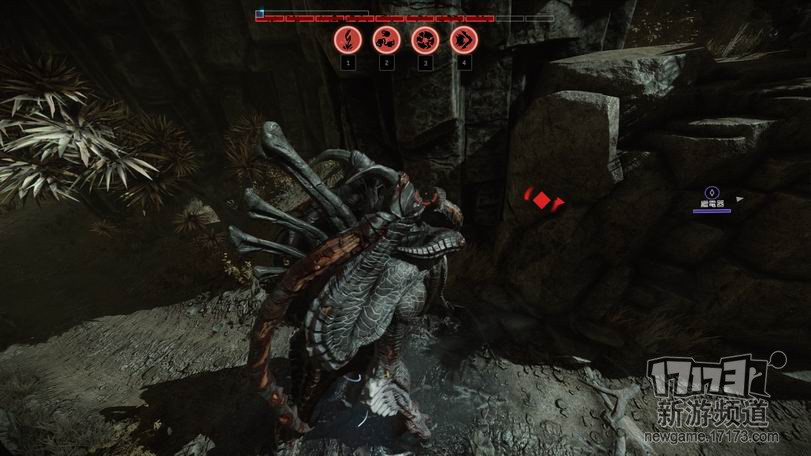Click the purple relay objective marker
This screenshot has width=811, height=456.
point(711,192)
